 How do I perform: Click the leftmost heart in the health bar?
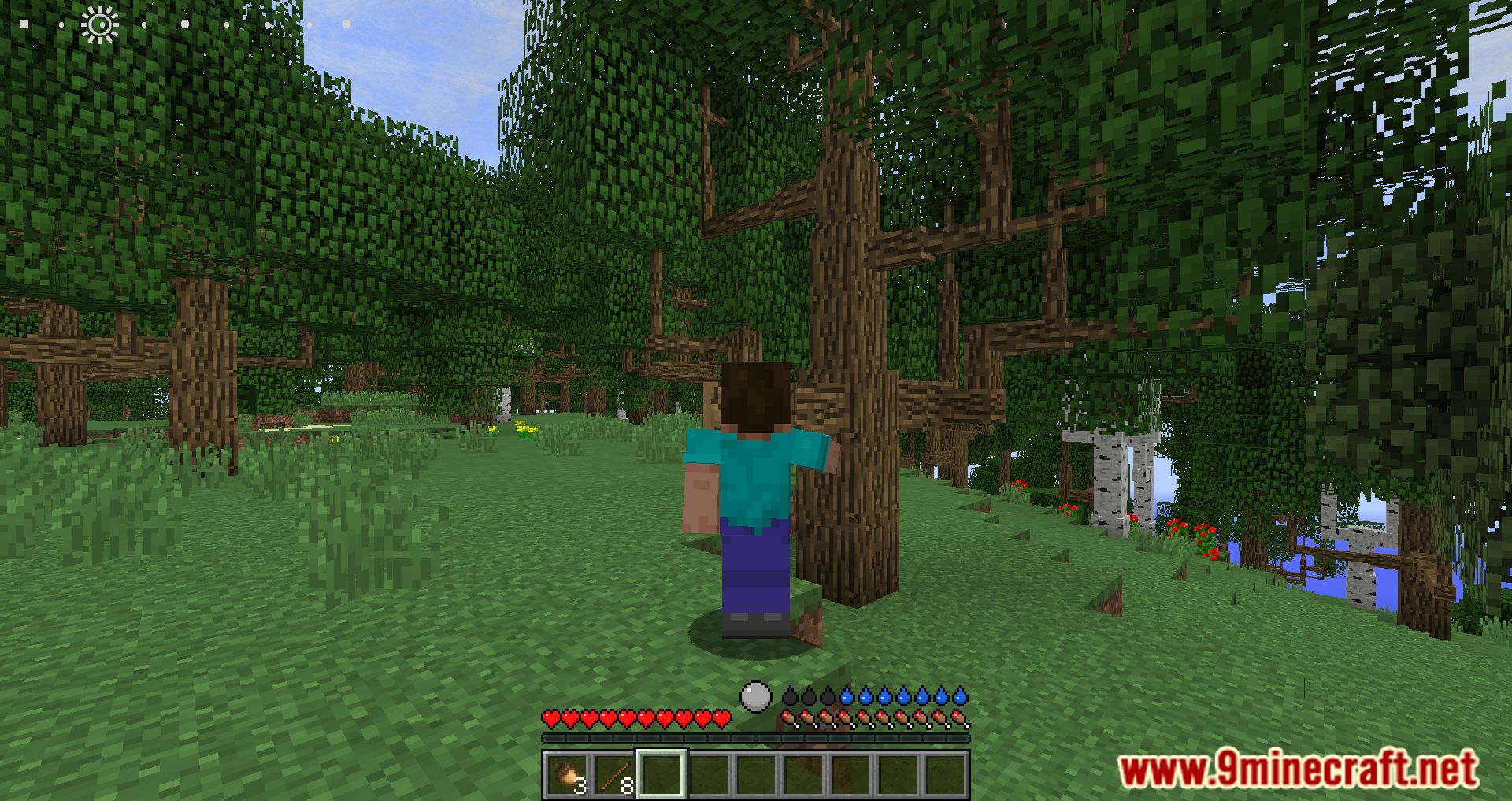tap(550, 718)
